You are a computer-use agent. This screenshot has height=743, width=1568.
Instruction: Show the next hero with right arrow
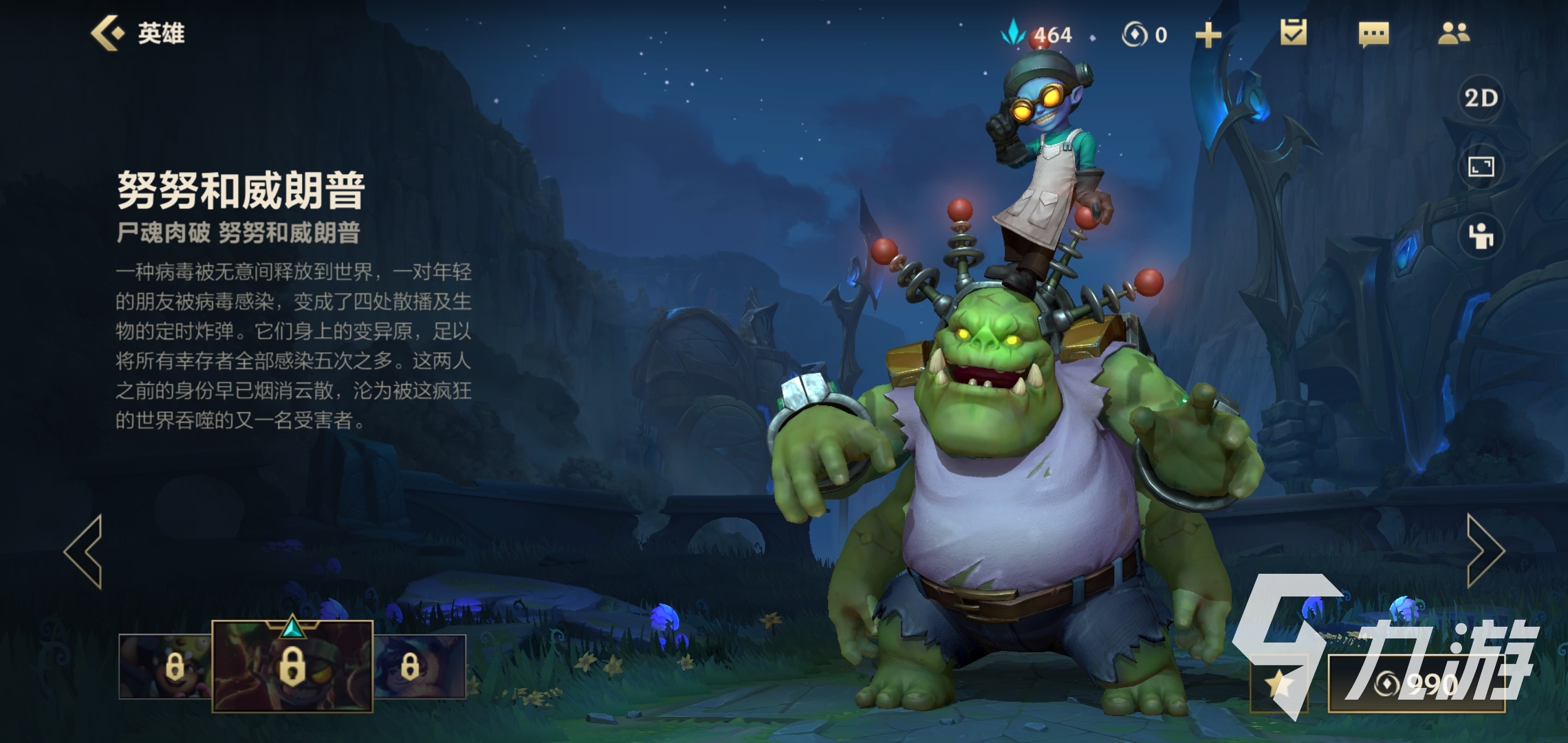click(1485, 551)
